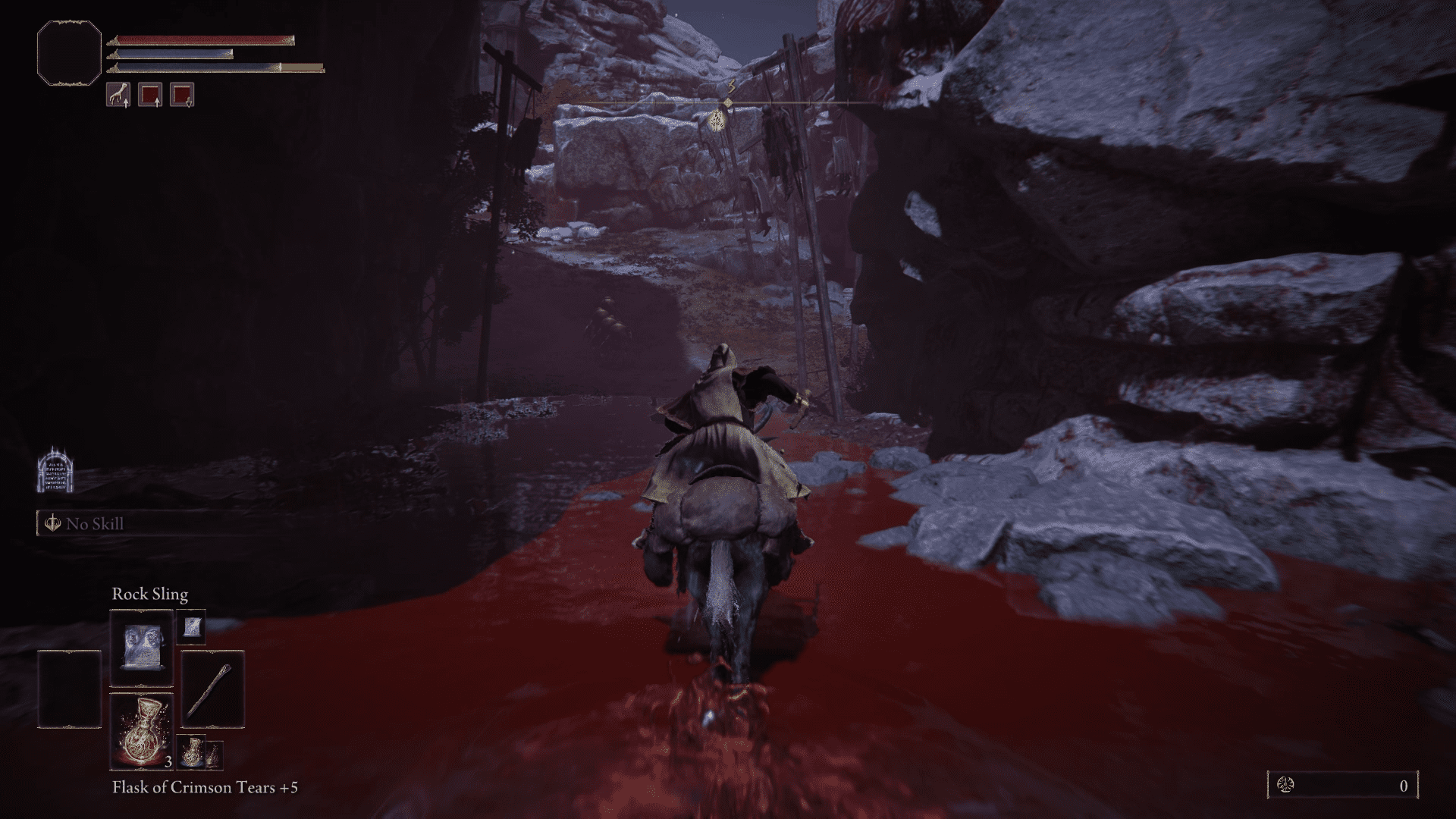Click the tombstone-shaped icon above No Skill
Image resolution: width=1456 pixels, height=819 pixels.
coord(55,470)
